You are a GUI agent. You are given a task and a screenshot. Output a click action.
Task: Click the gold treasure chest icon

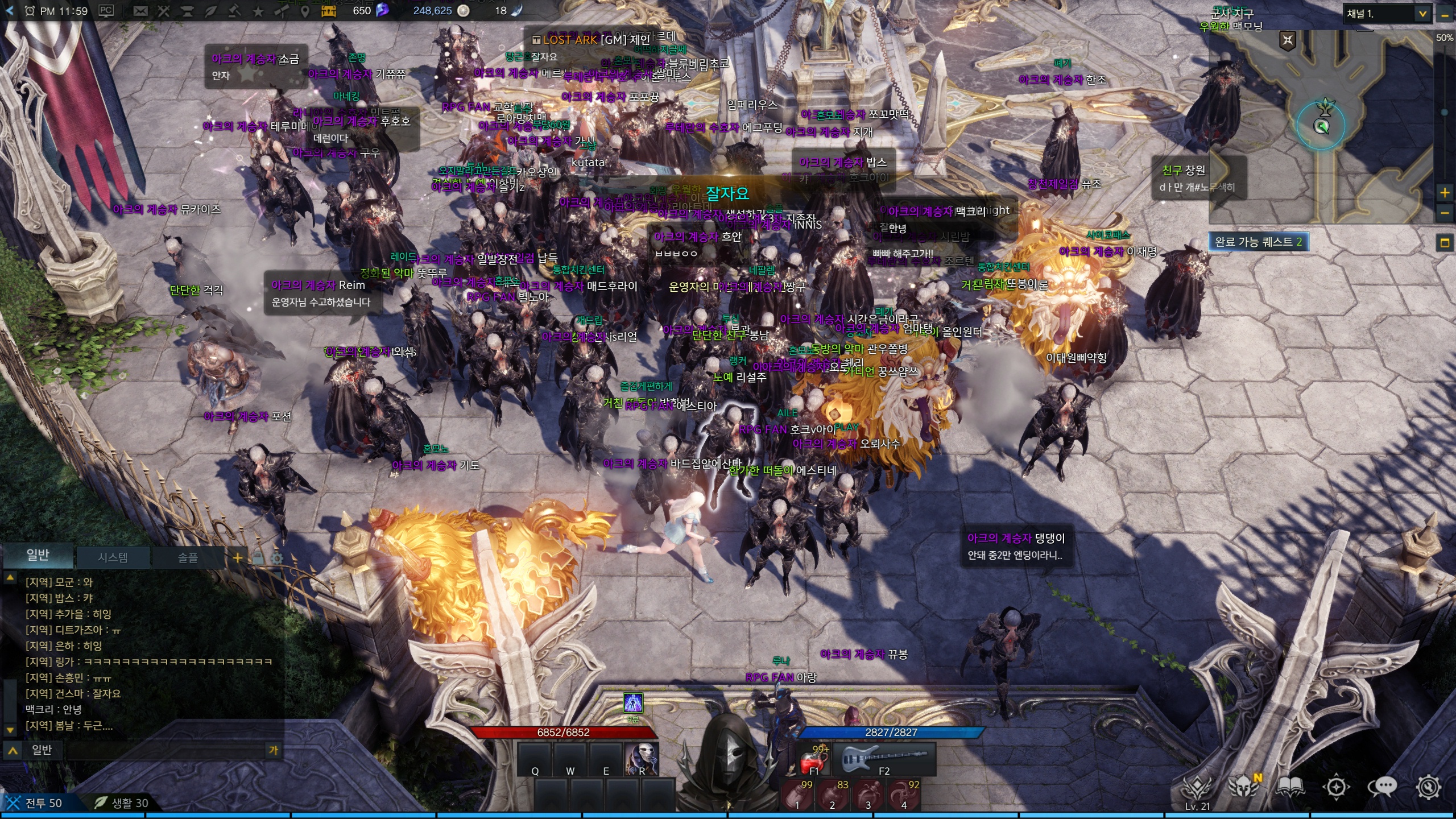coord(329,11)
